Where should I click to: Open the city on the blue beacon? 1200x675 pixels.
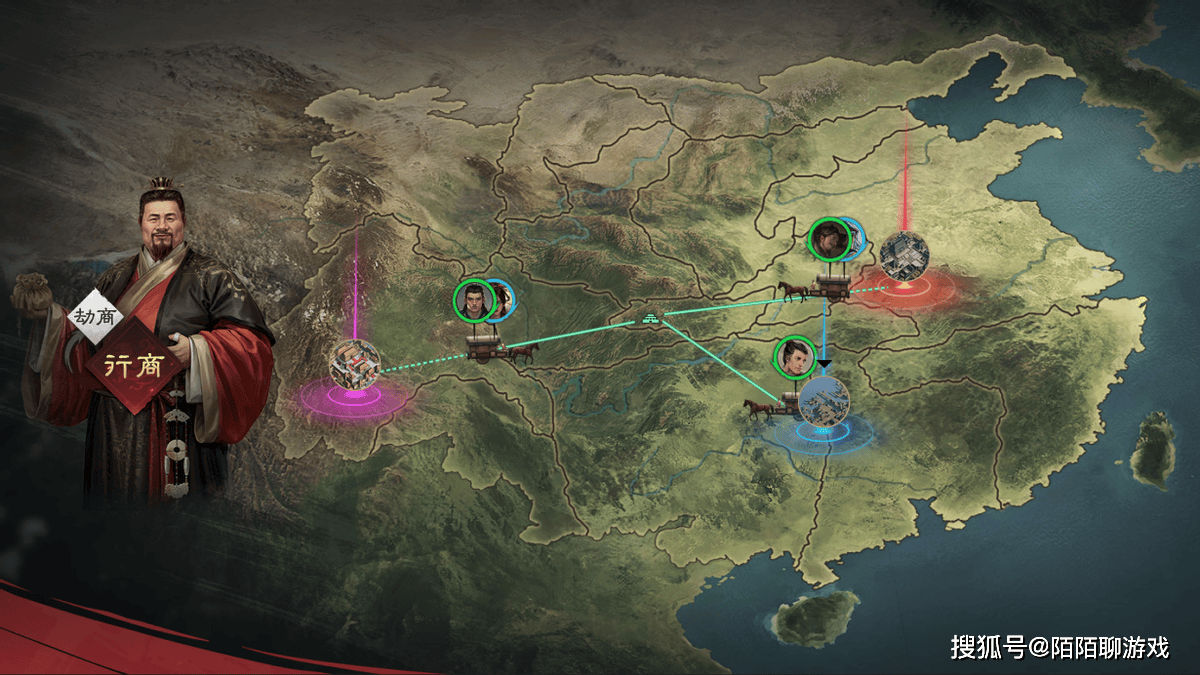pyautogui.click(x=825, y=401)
